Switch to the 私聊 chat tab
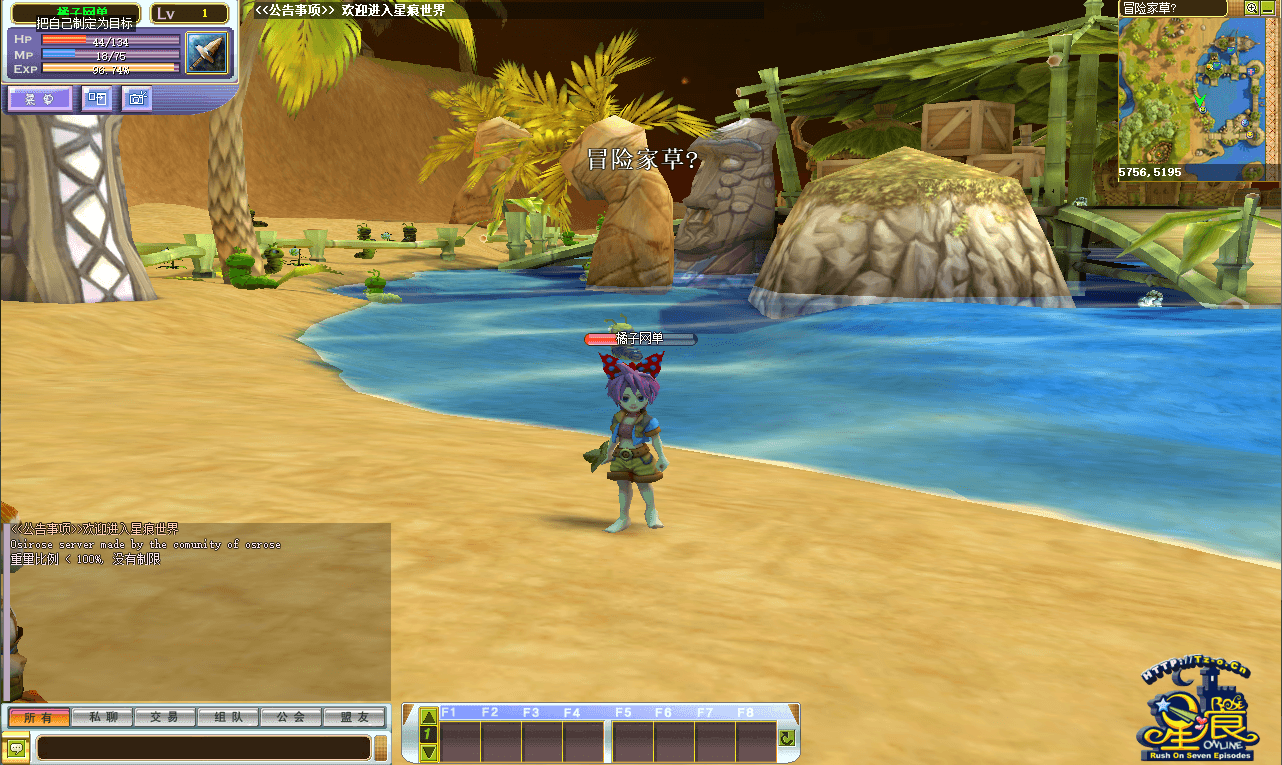The height and width of the screenshot is (765, 1282). click(x=103, y=717)
